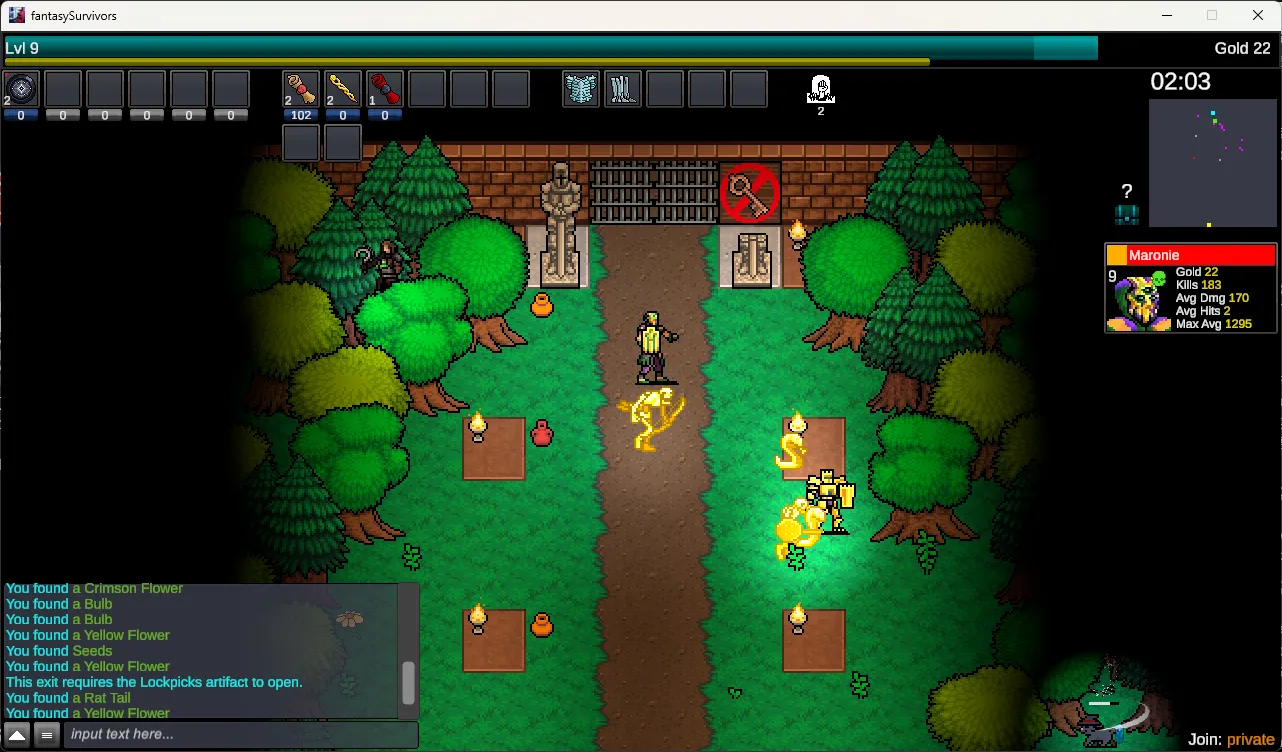Select the golden twisted staff slot
Viewport: 1282px width, 752px height.
point(343,90)
